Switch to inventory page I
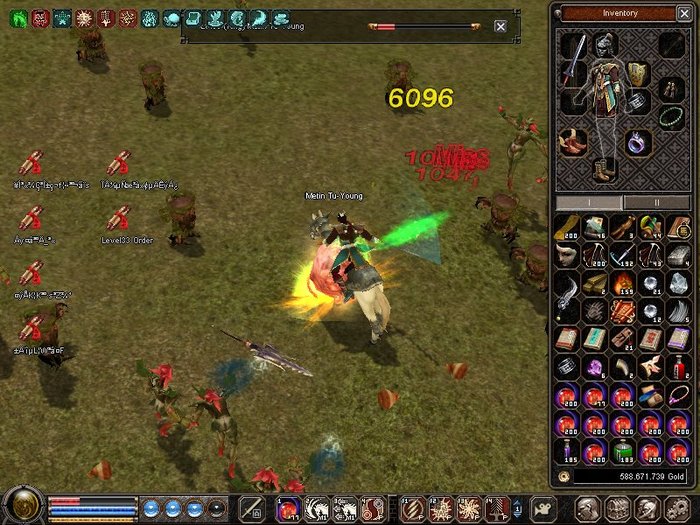 click(588, 201)
